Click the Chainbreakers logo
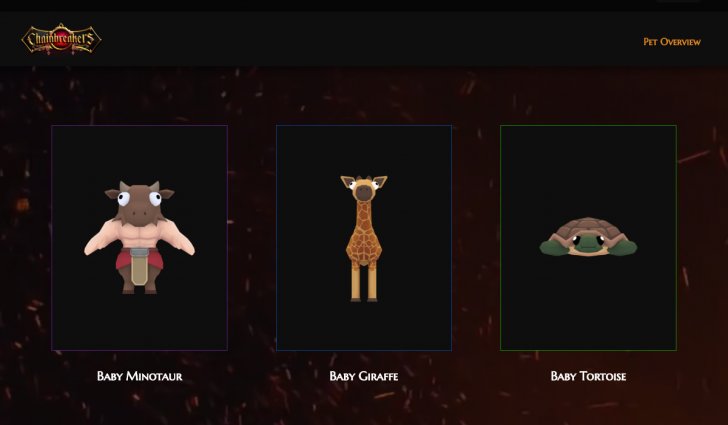The height and width of the screenshot is (425, 728). click(61, 40)
